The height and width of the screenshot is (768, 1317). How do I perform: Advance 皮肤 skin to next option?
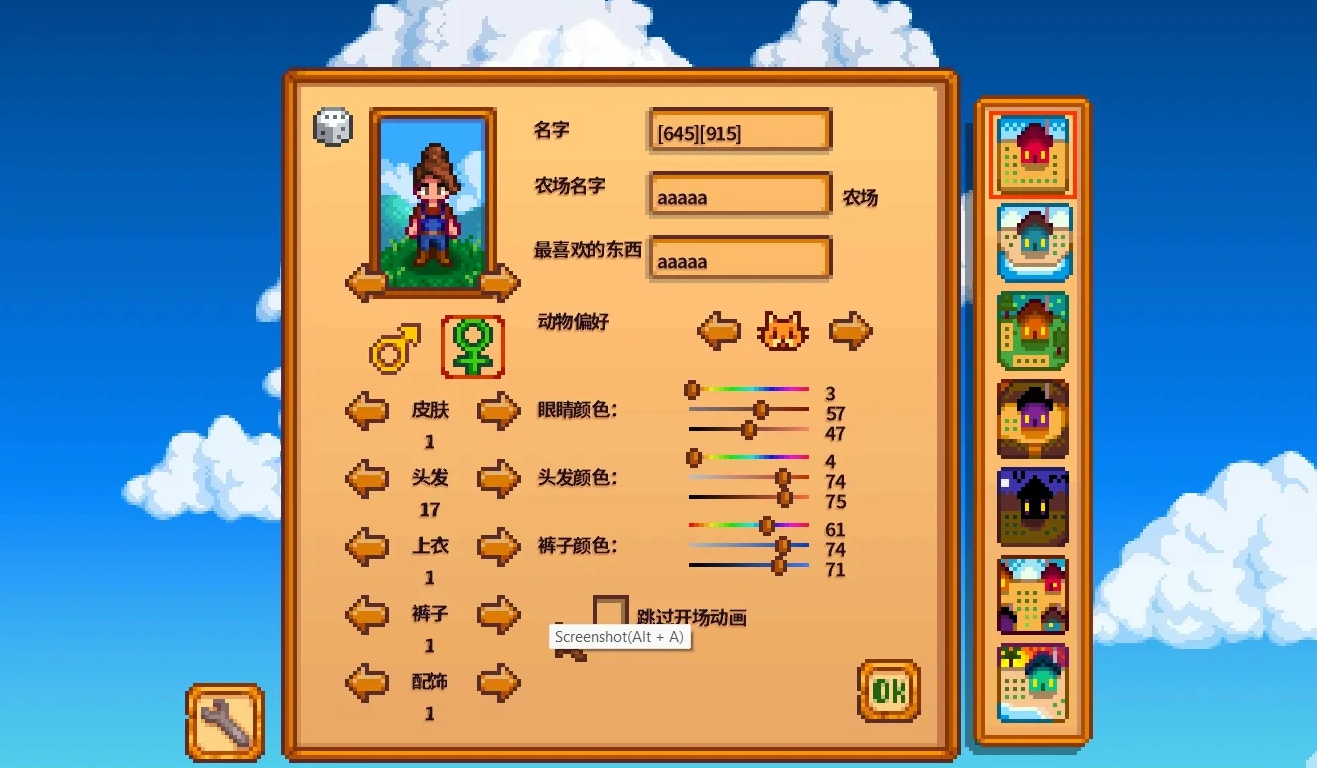click(x=498, y=411)
